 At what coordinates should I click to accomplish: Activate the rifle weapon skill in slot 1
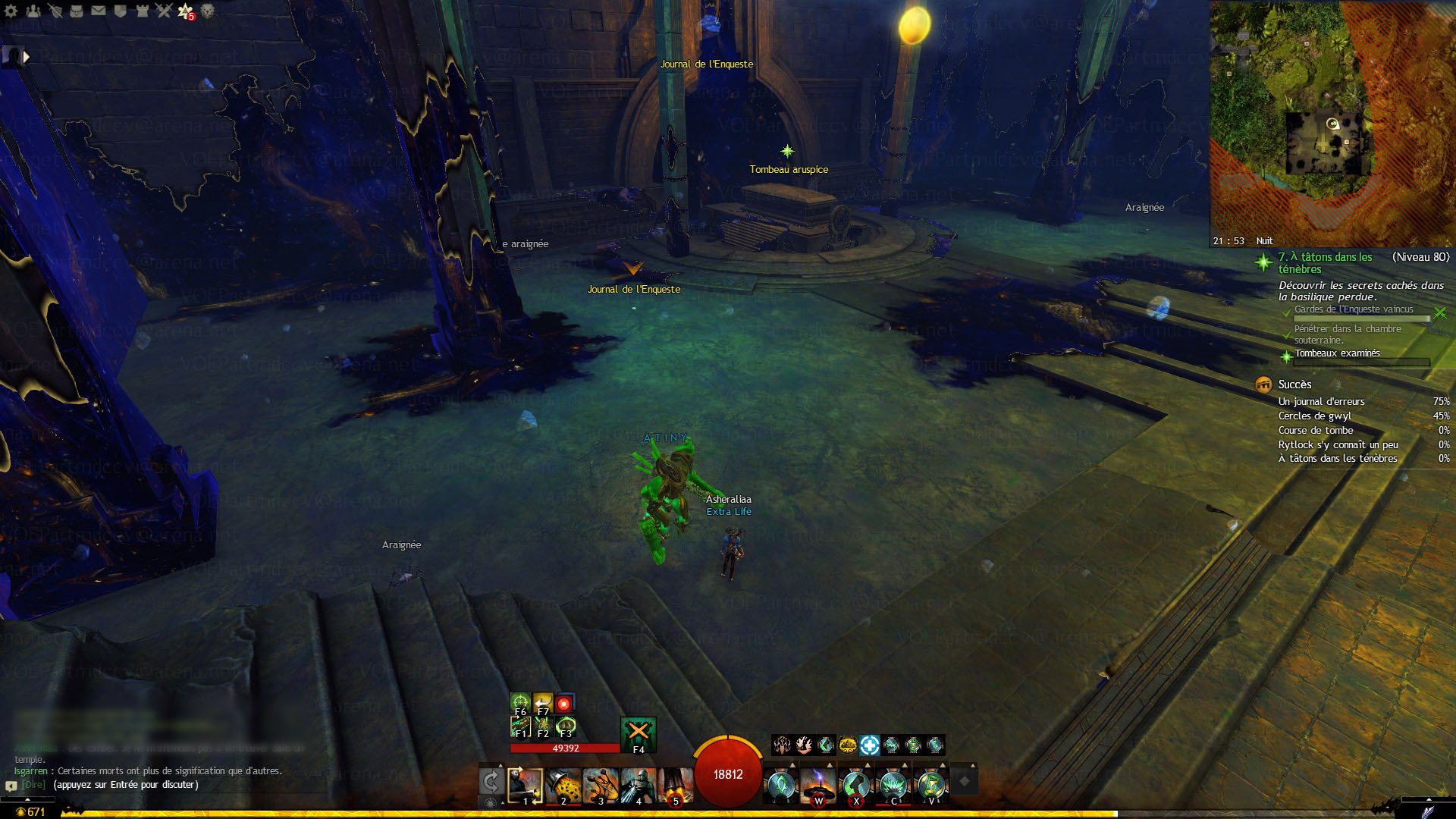click(526, 786)
